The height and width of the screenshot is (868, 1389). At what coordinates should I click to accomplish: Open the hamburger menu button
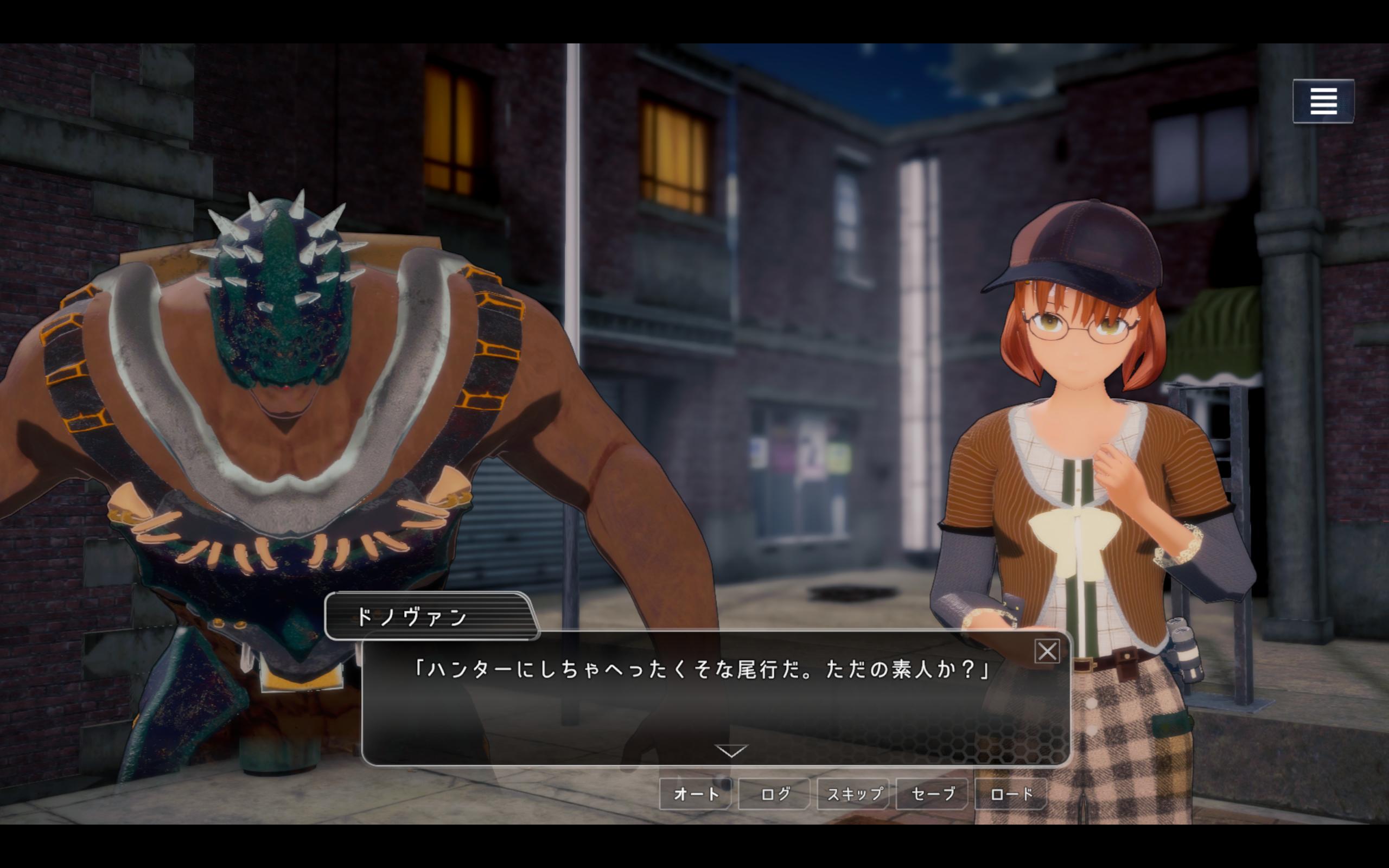click(1323, 101)
